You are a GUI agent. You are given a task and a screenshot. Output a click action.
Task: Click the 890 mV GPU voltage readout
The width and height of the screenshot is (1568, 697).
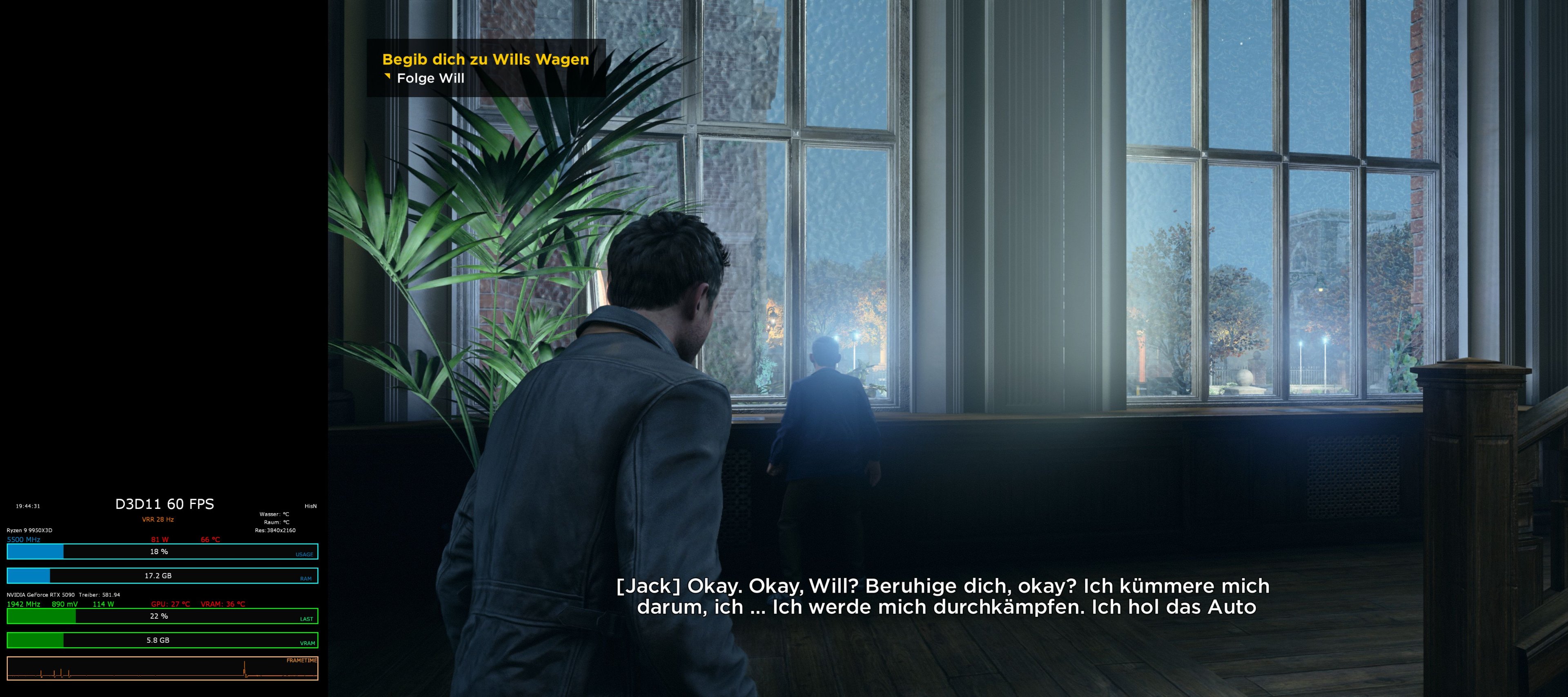pos(64,604)
